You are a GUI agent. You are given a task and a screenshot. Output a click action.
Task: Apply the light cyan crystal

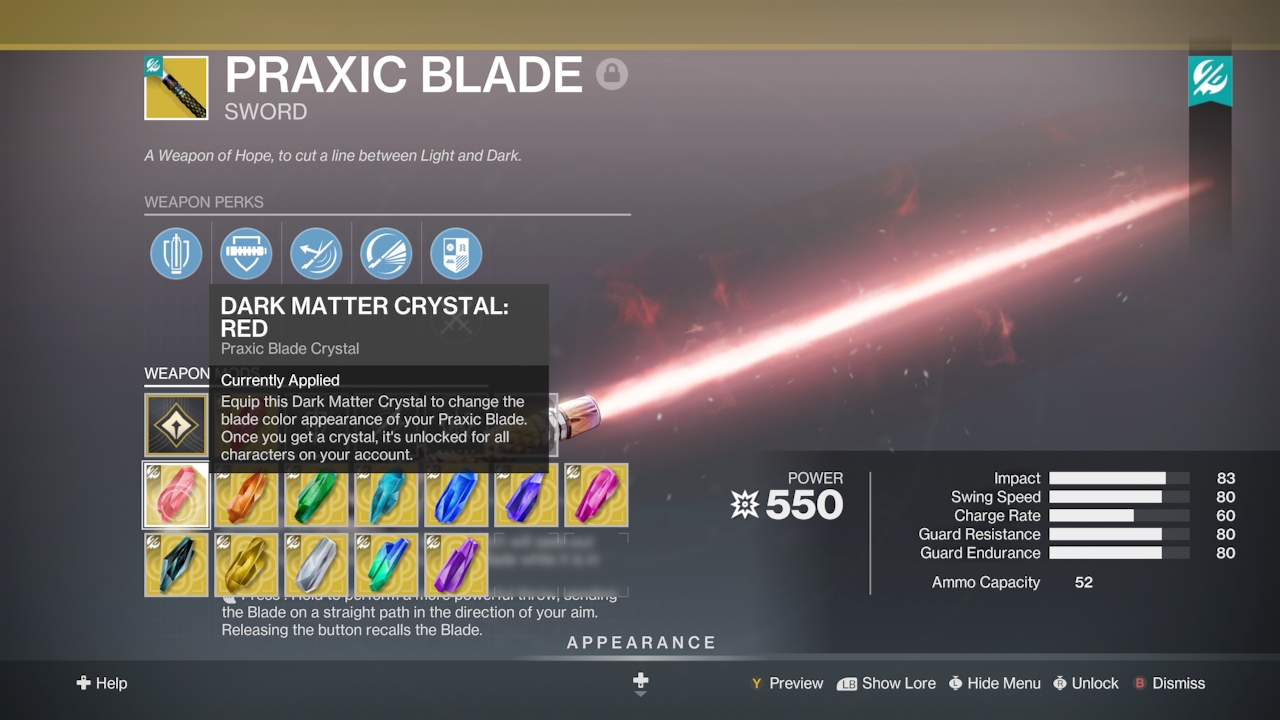386,495
